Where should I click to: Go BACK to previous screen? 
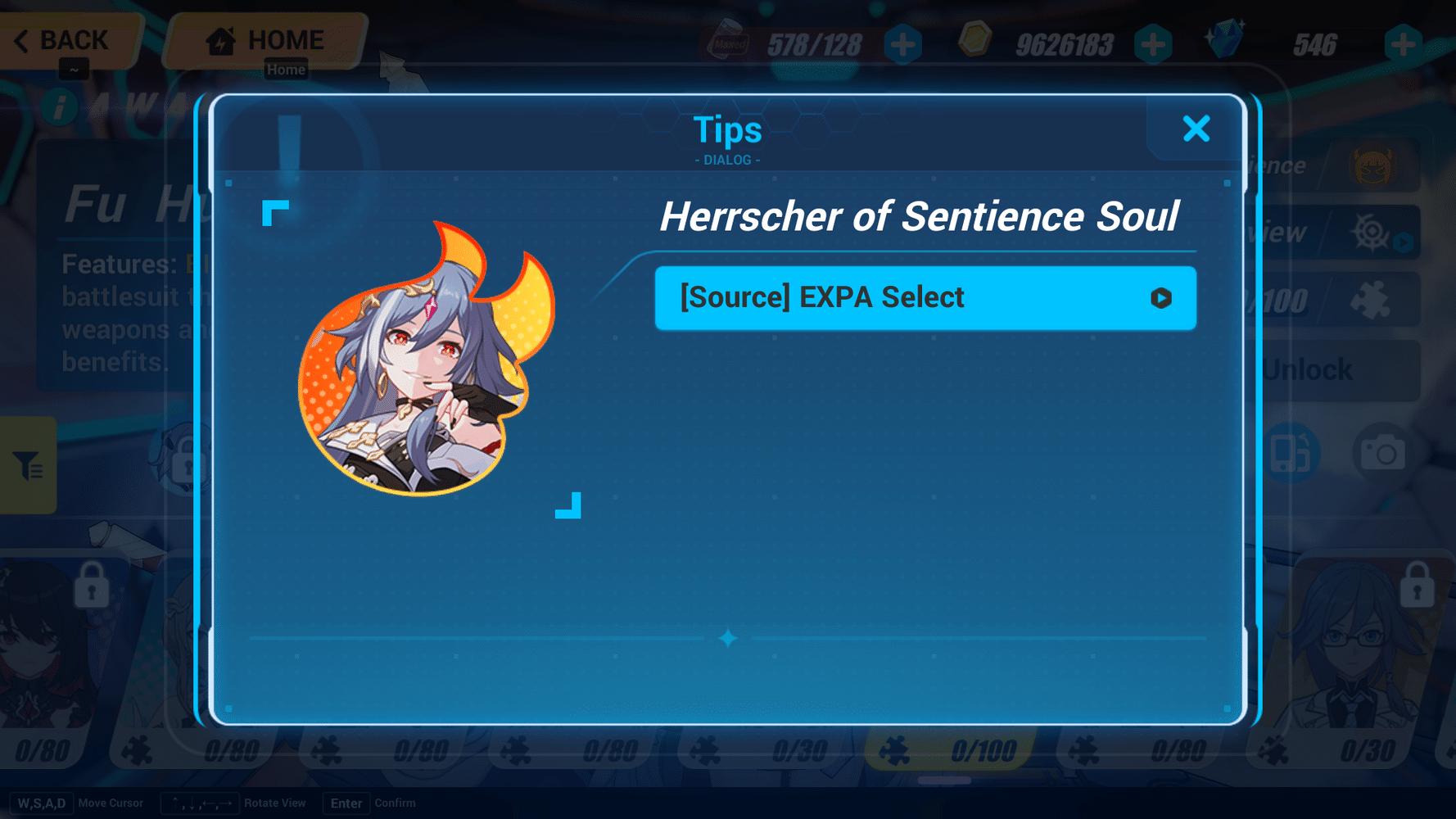point(61,39)
